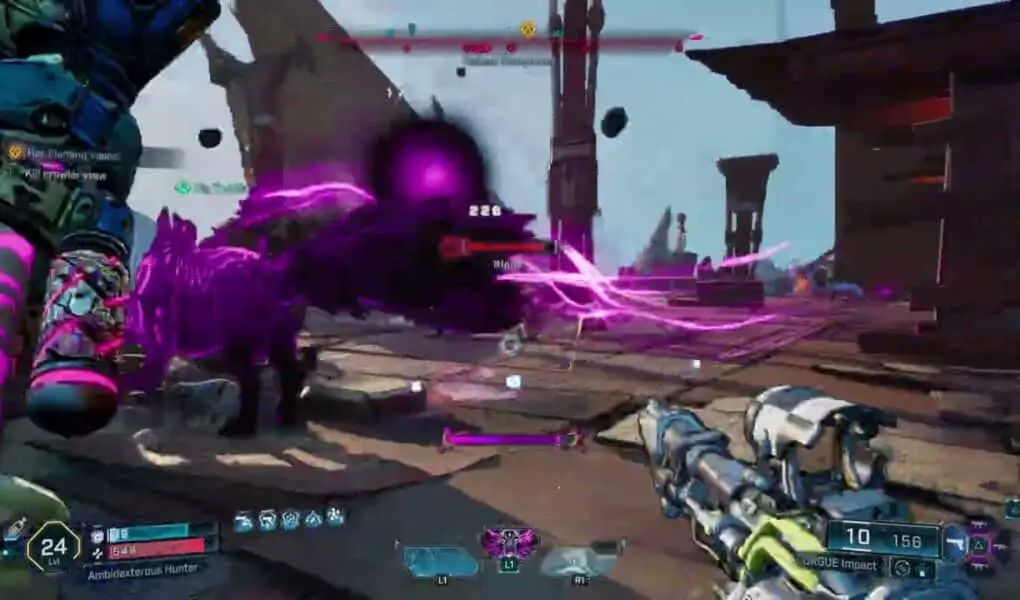1020x600 pixels.
Task: Click the compass bar at the top
Action: (510, 40)
